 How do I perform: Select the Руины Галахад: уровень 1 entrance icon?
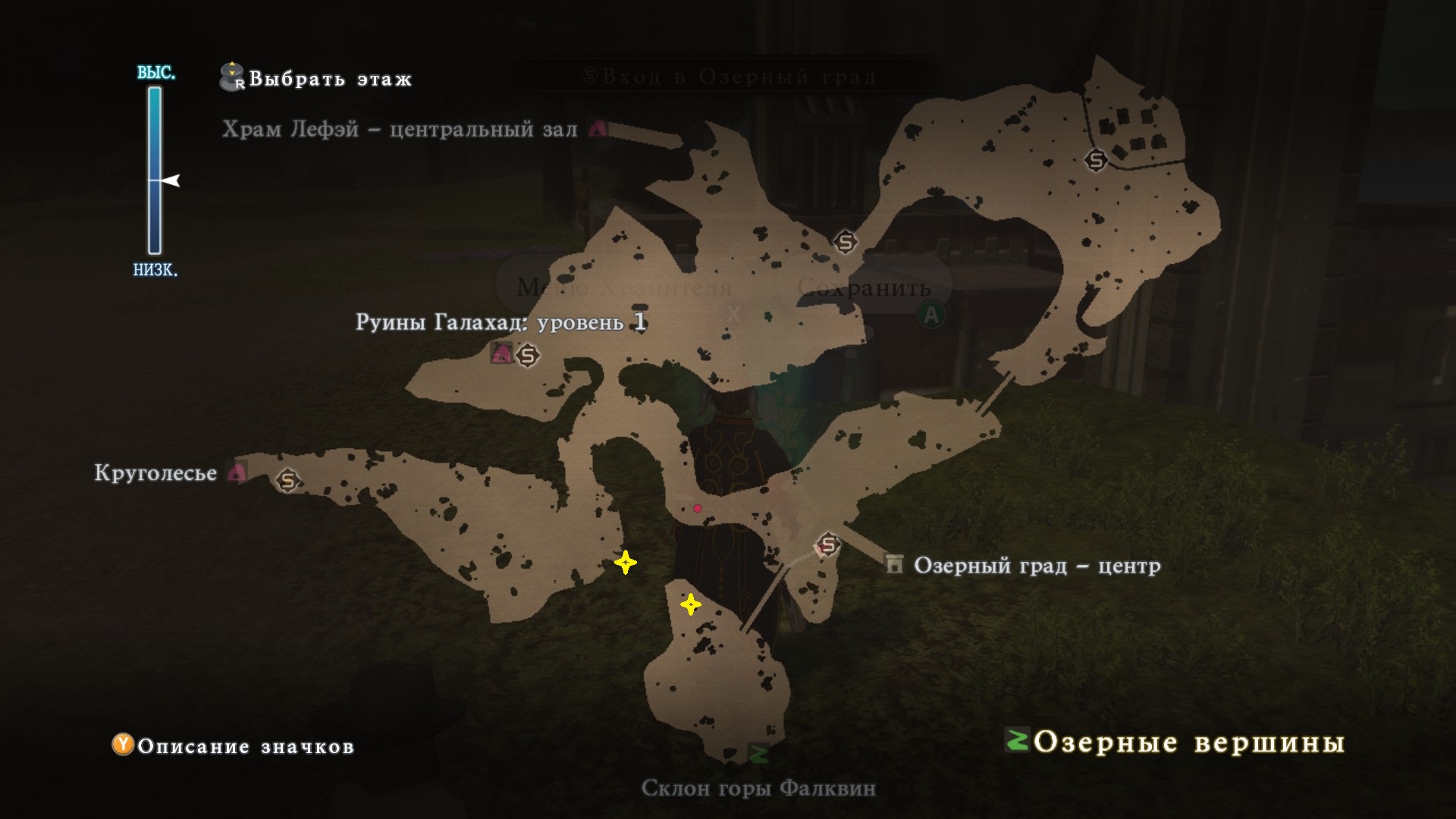pos(500,353)
